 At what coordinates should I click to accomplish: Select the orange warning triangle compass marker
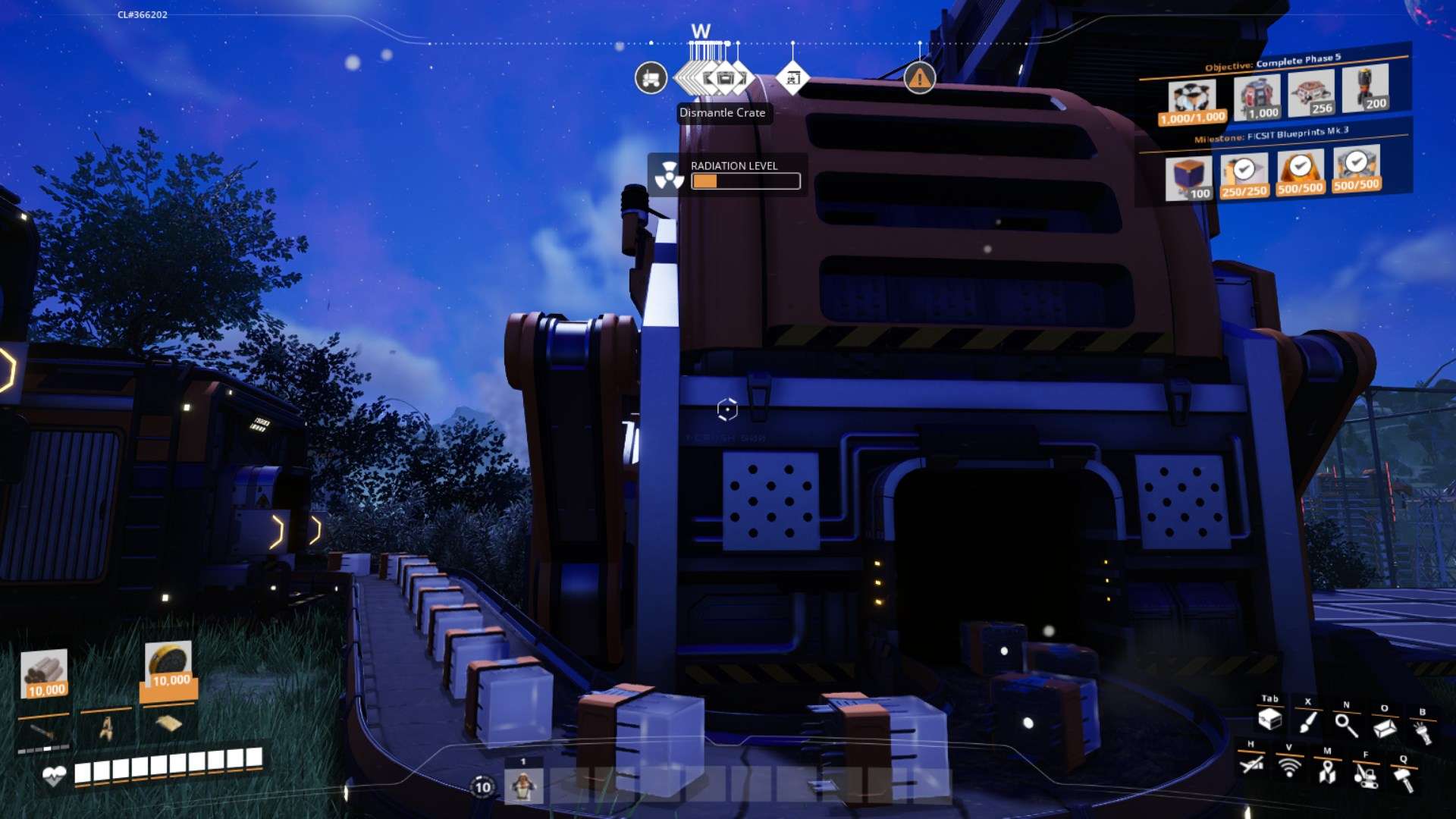(919, 78)
